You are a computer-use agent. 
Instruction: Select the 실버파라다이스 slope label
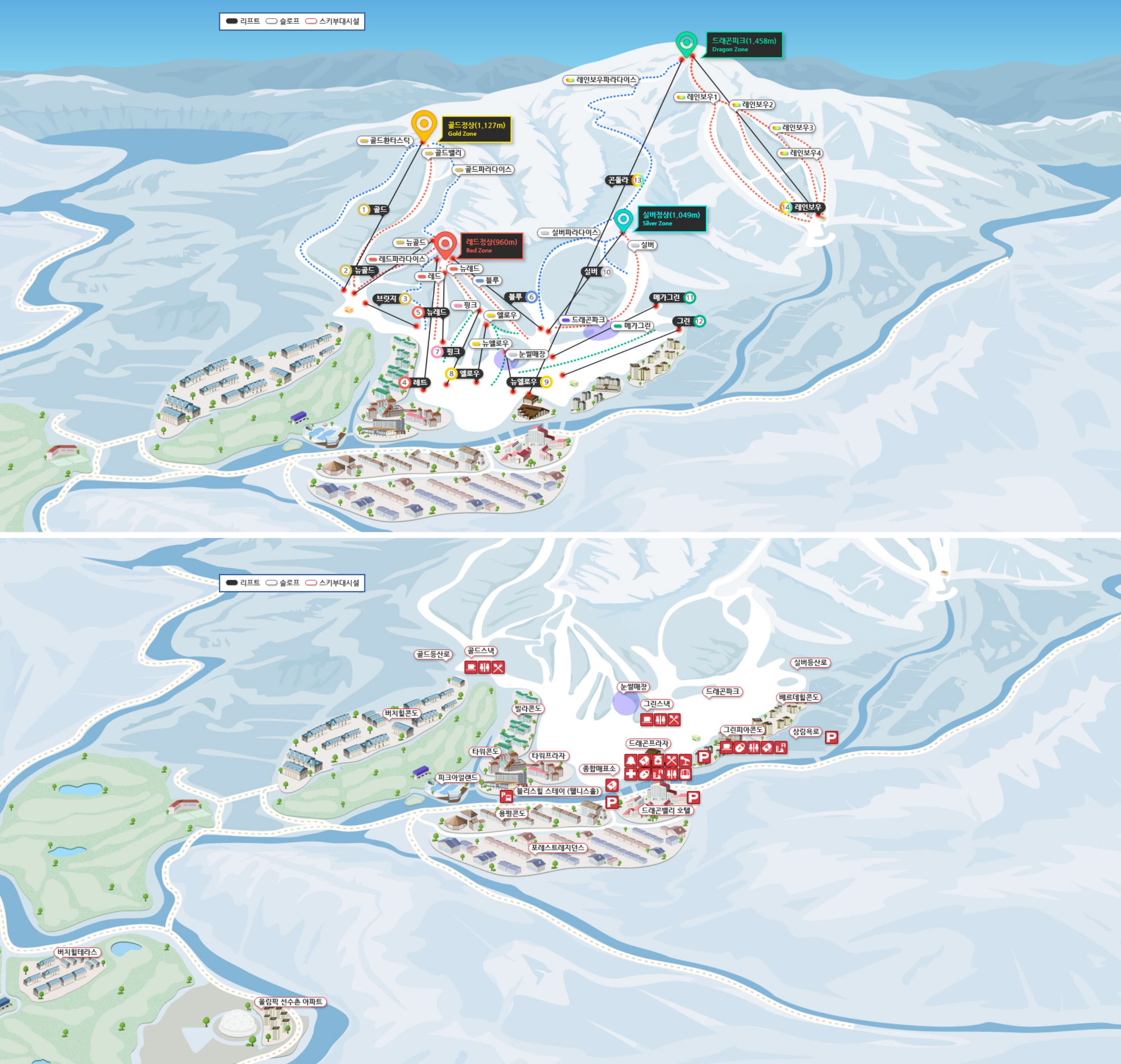coord(569,232)
